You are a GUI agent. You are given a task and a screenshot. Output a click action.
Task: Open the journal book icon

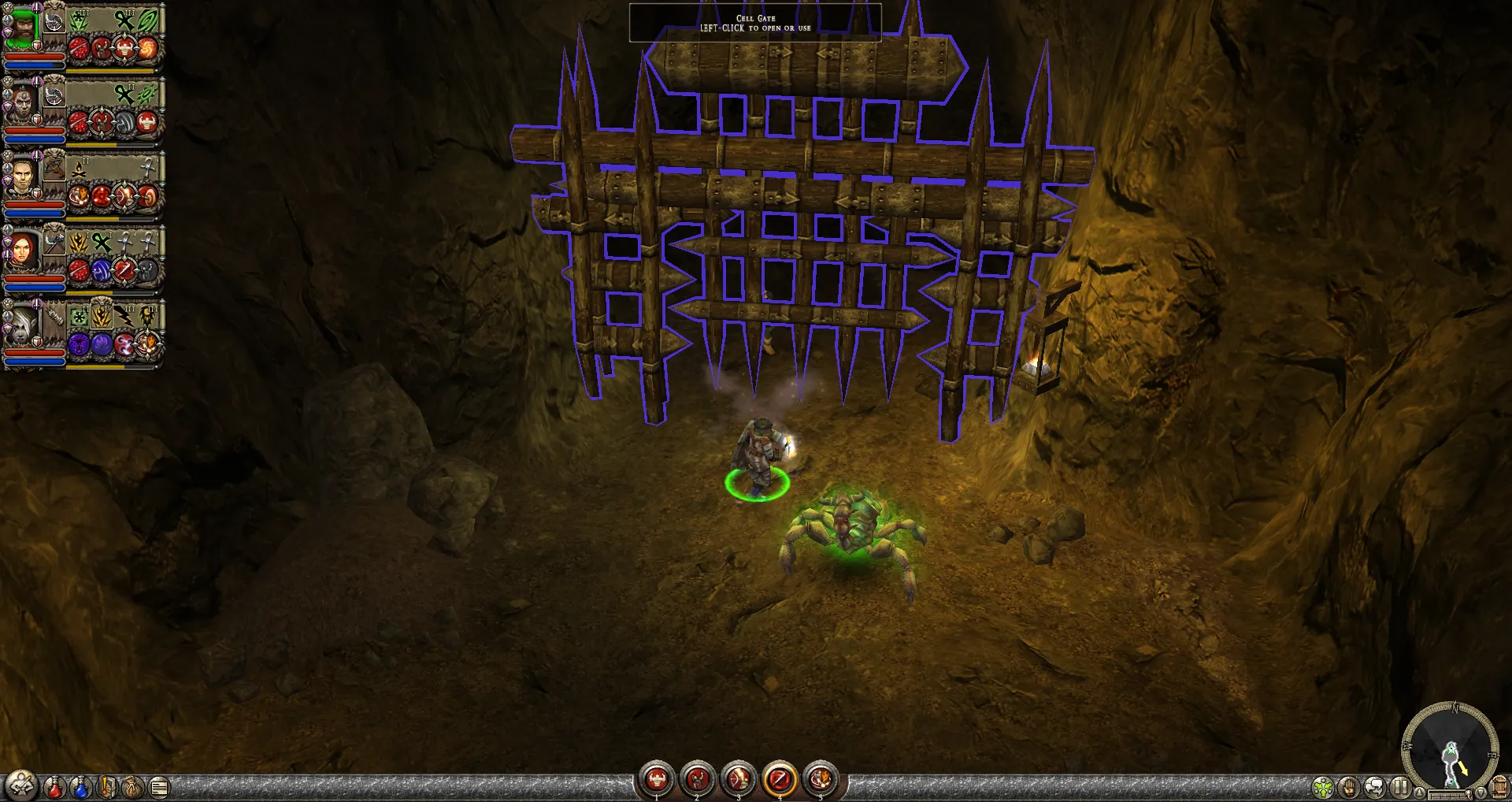point(108,786)
